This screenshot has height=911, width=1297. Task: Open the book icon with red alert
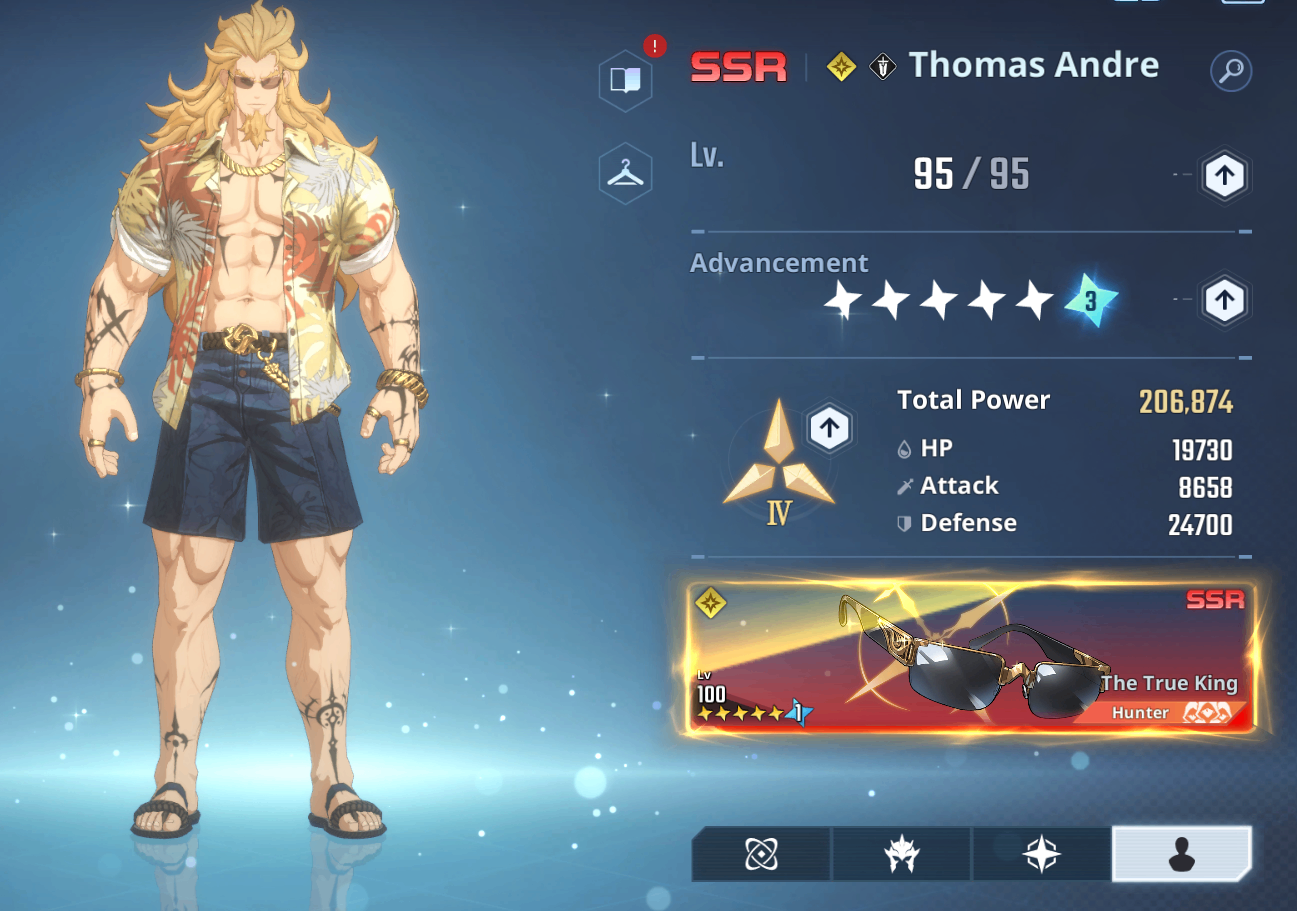pos(625,79)
